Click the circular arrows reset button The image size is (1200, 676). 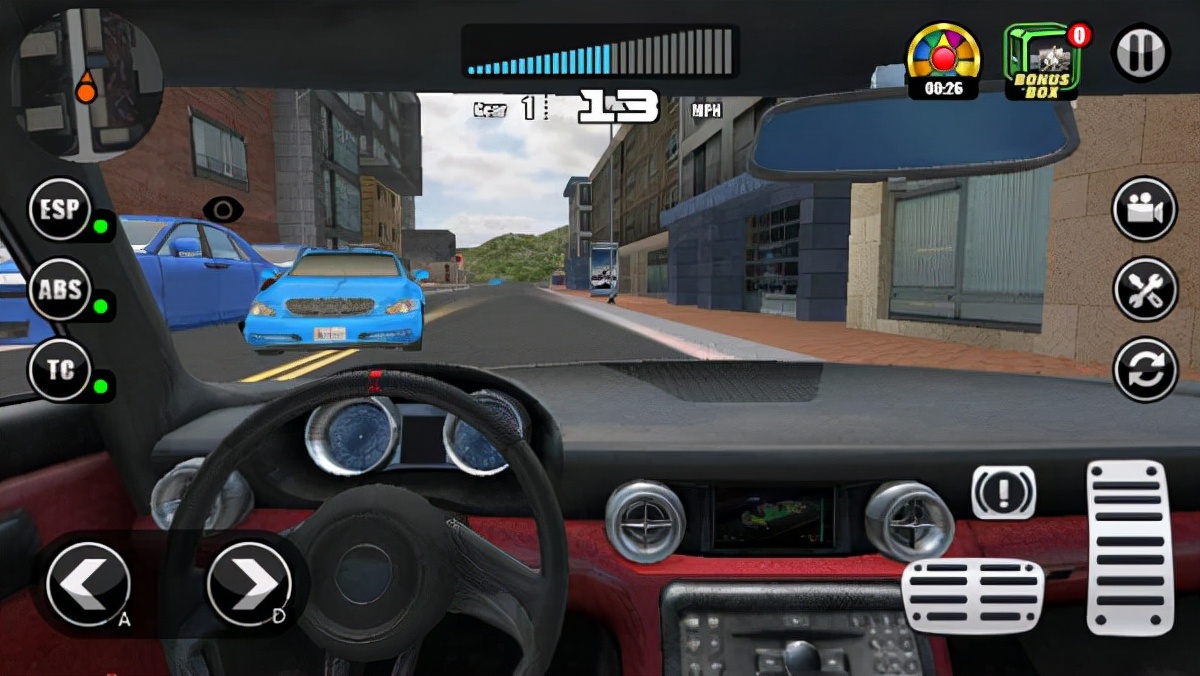pos(1145,369)
